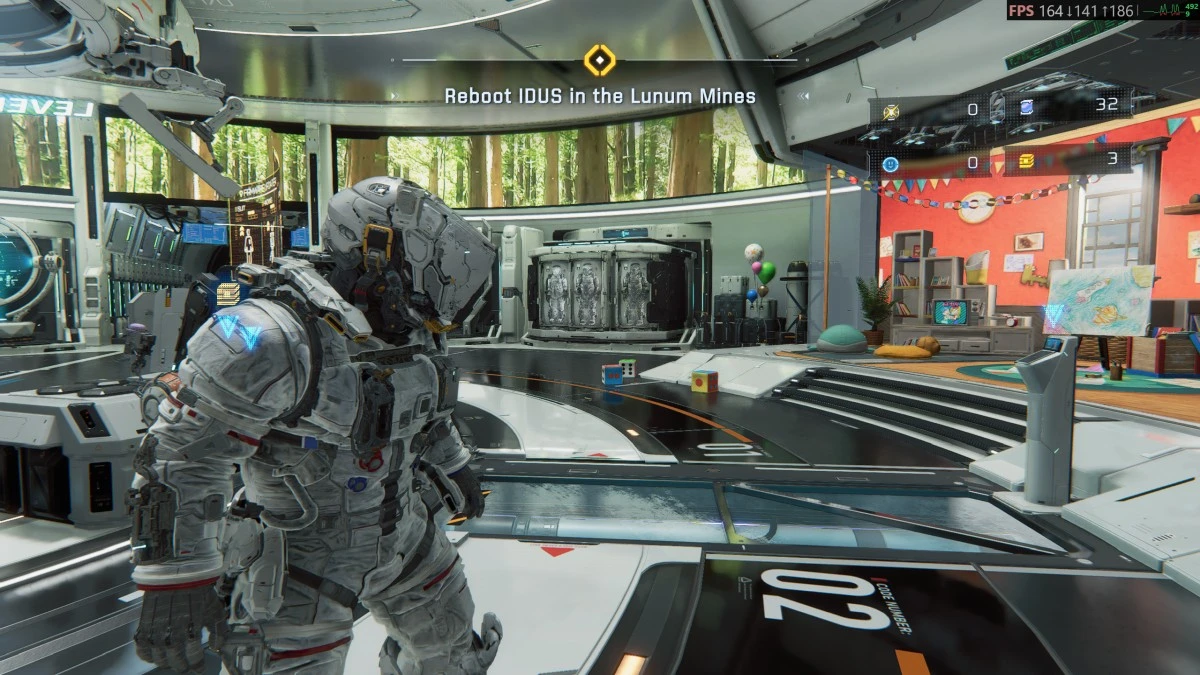Click the yellow objective marker icon
Screen dimensions: 1200x675
(599, 60)
